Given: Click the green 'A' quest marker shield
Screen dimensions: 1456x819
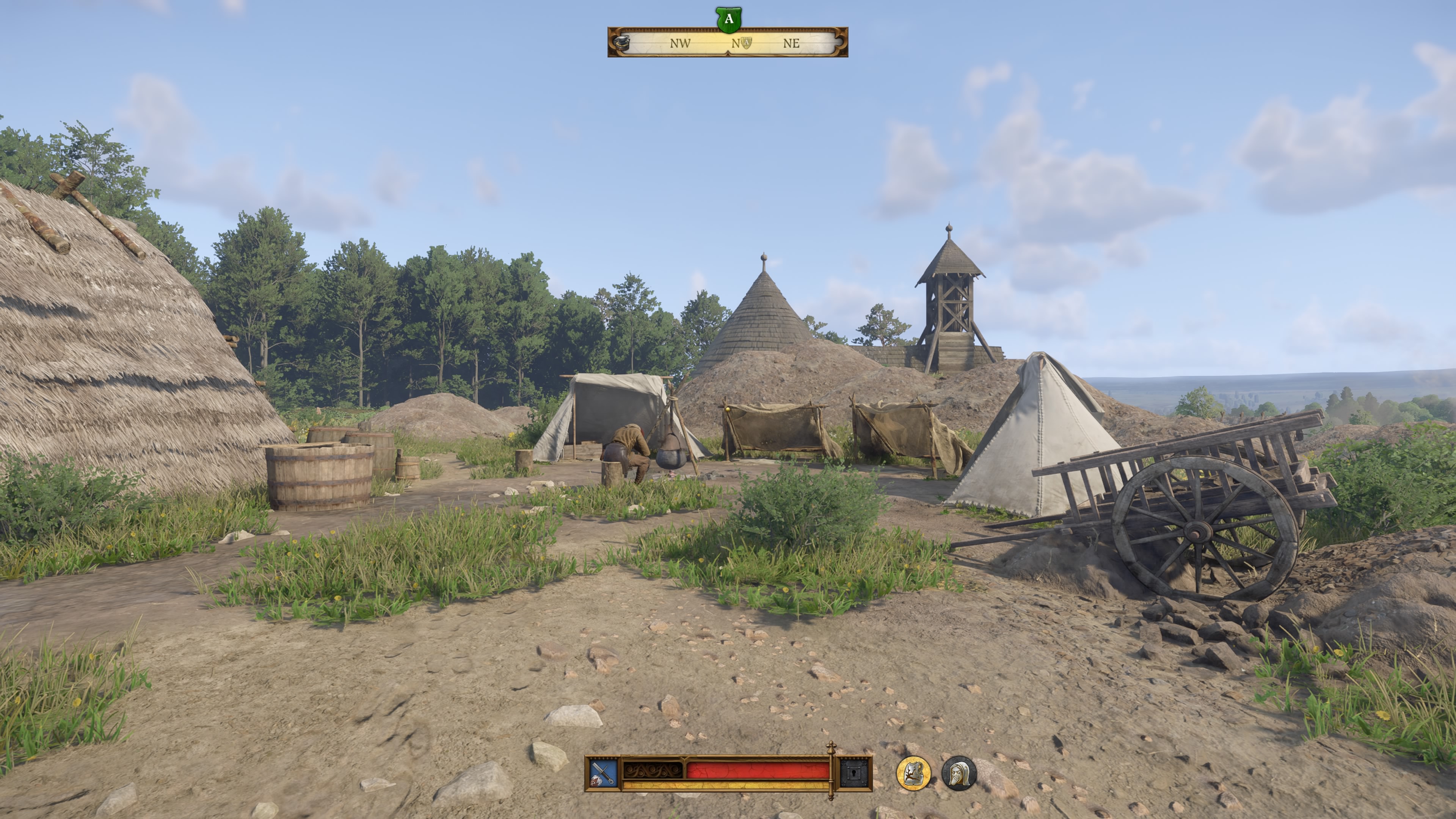Looking at the screenshot, I should (x=728, y=20).
